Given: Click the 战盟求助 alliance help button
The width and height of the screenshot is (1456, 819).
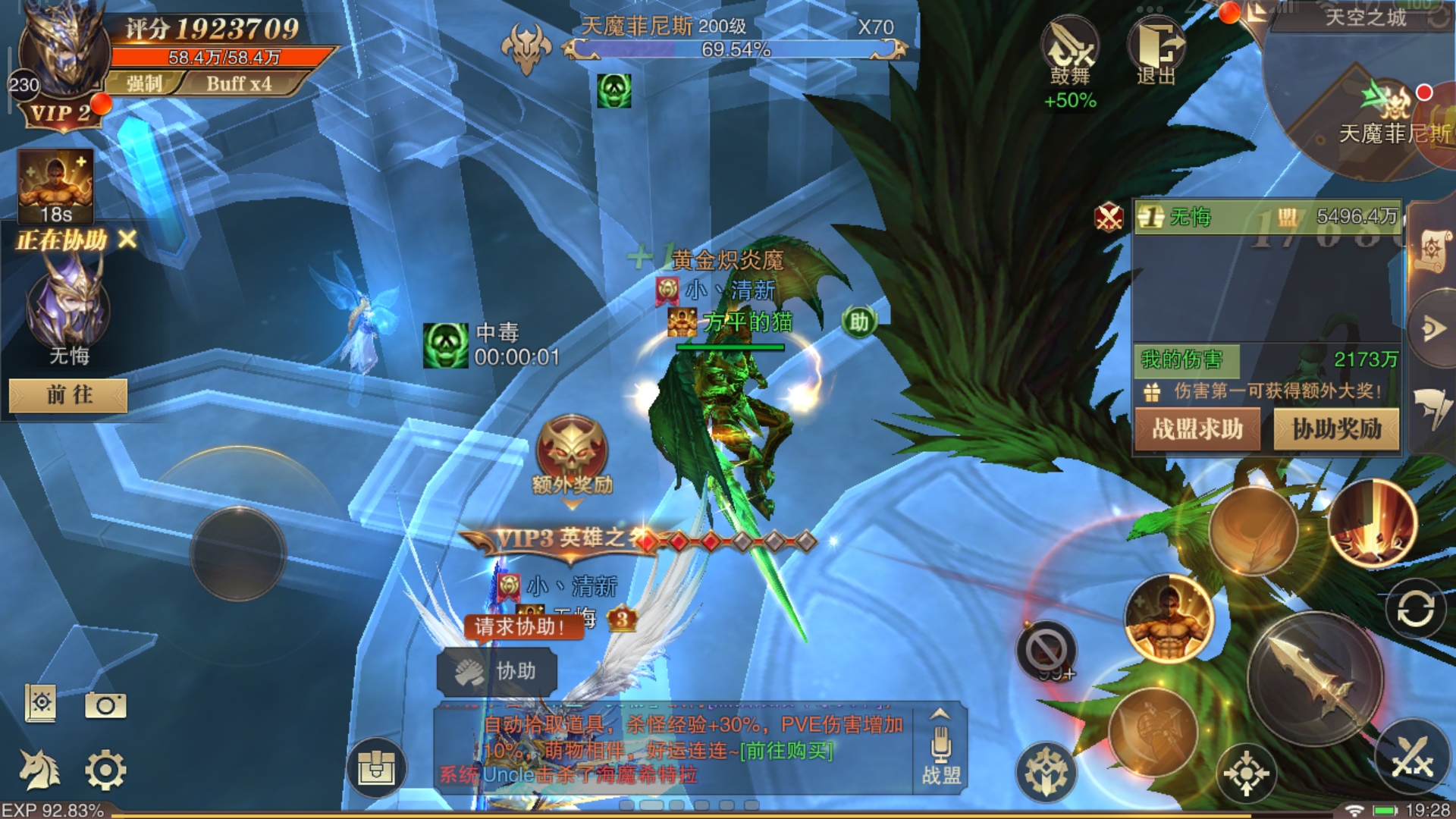Looking at the screenshot, I should click(x=1197, y=429).
